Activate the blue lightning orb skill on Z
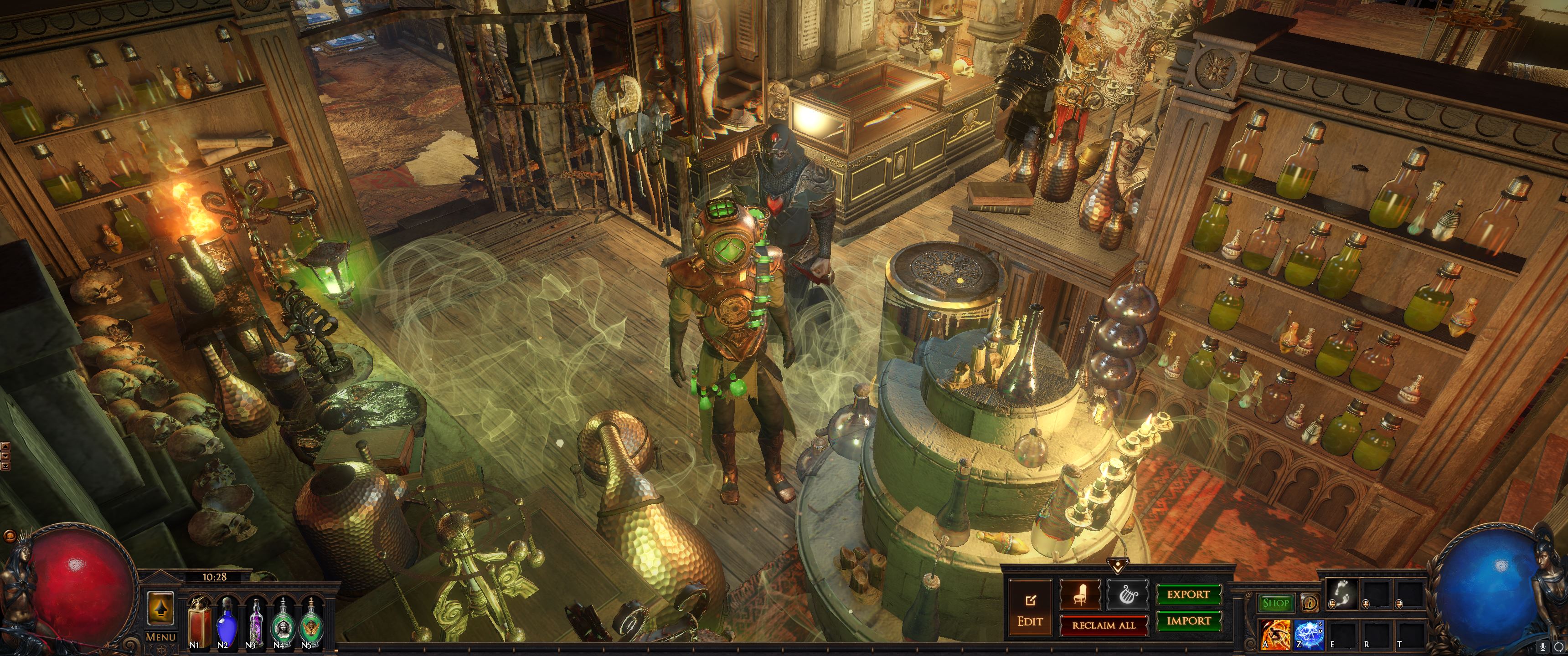The image size is (1568, 656). point(1308,635)
